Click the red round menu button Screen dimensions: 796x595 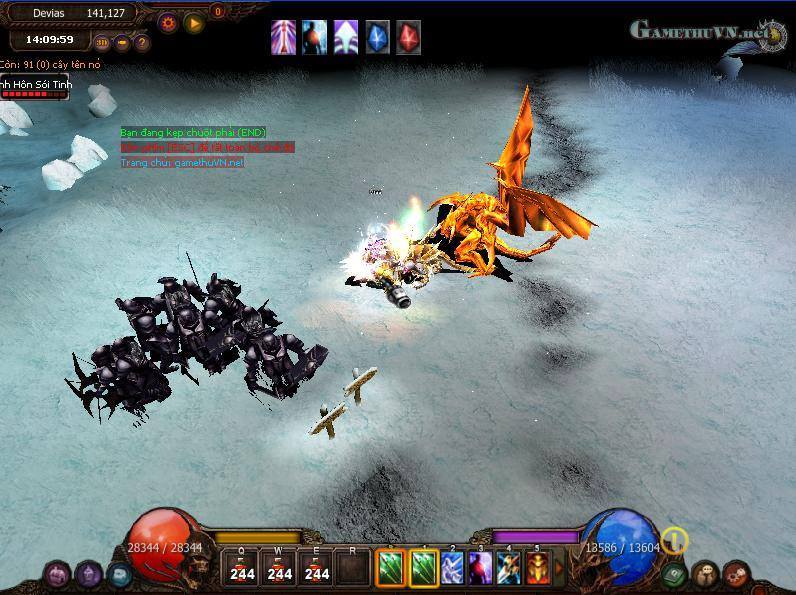(x=737, y=574)
